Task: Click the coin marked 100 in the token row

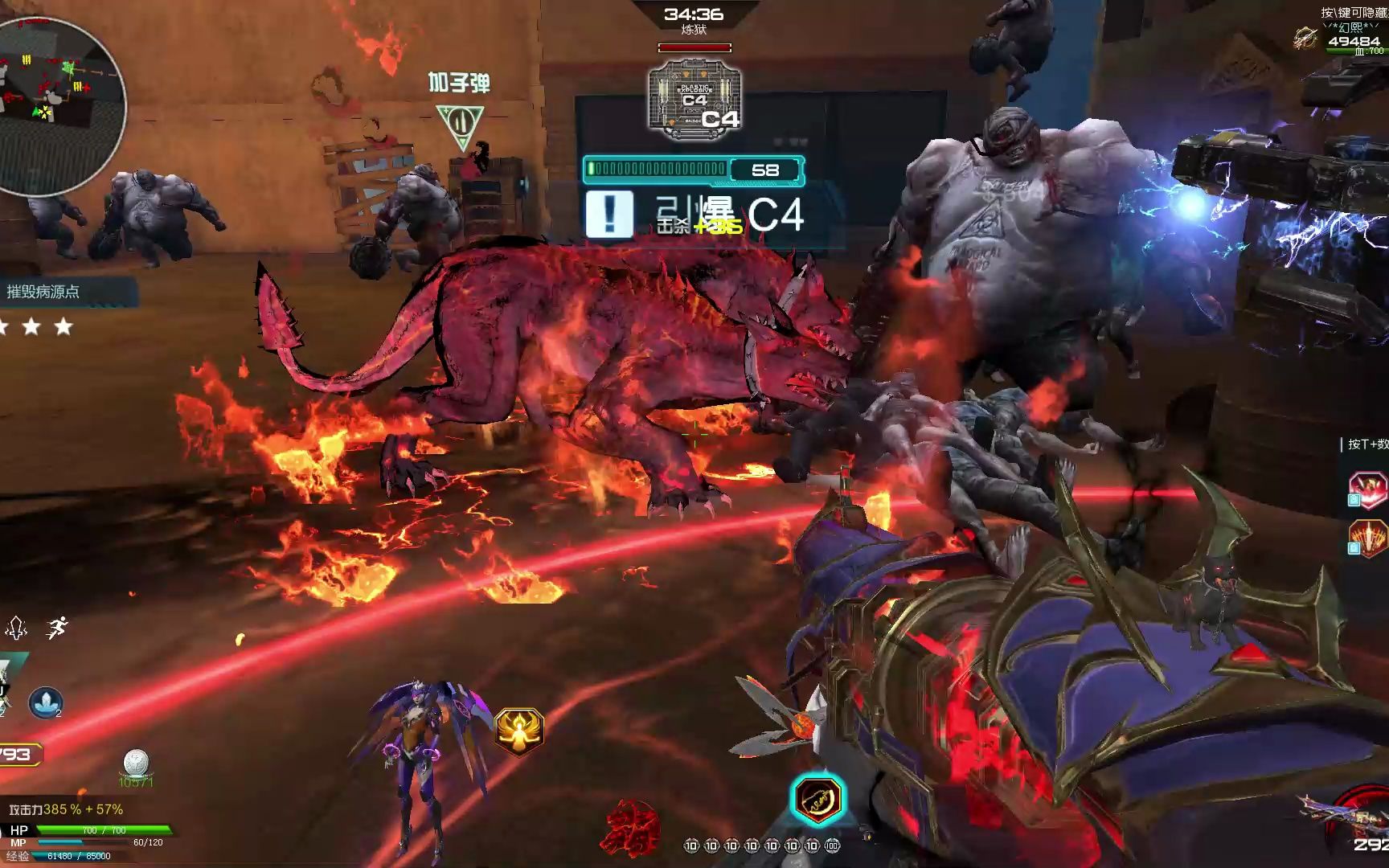Action: click(832, 845)
